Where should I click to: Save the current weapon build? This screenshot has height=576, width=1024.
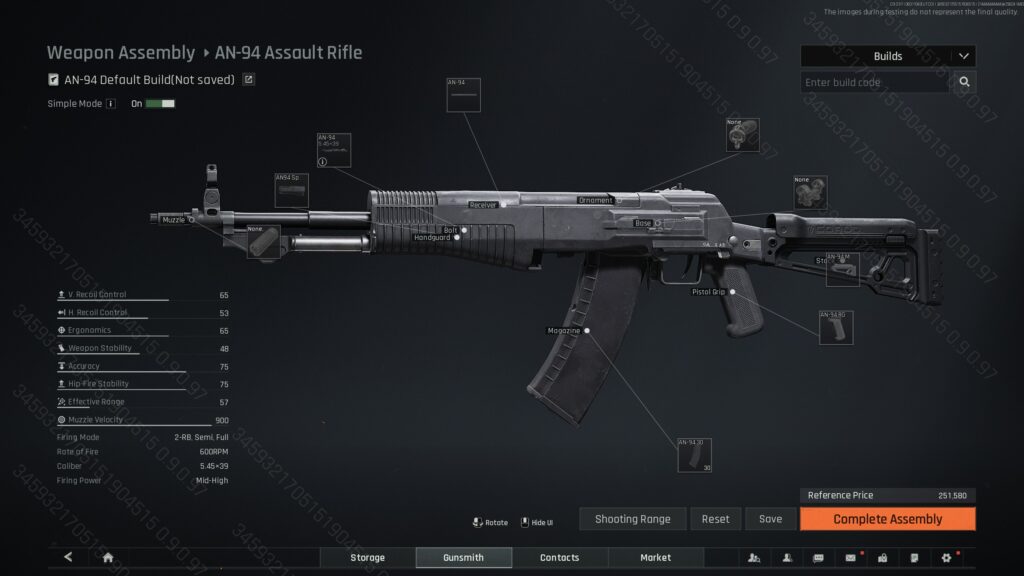(770, 519)
